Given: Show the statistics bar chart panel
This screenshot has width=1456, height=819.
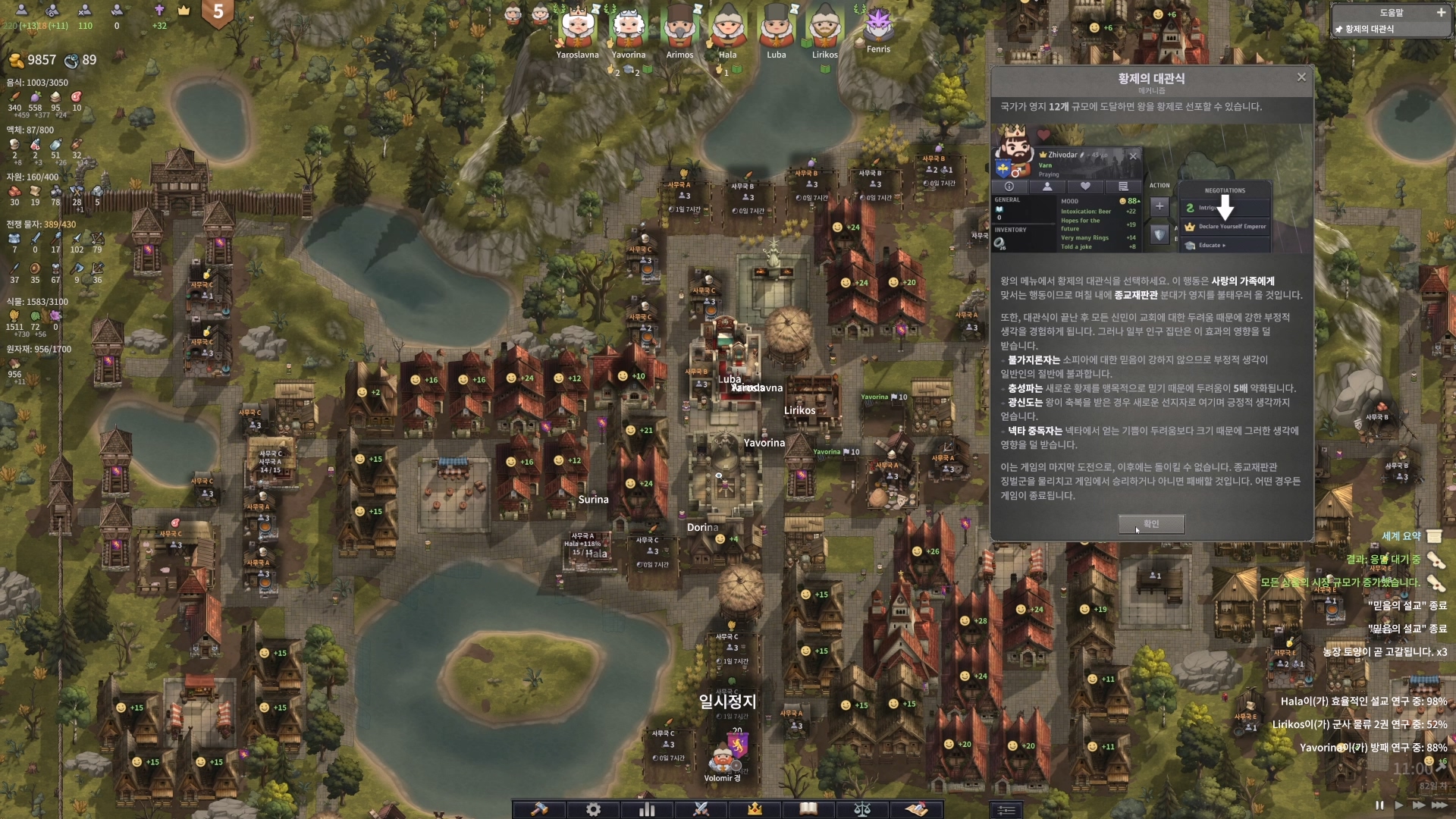Looking at the screenshot, I should coord(647,809).
